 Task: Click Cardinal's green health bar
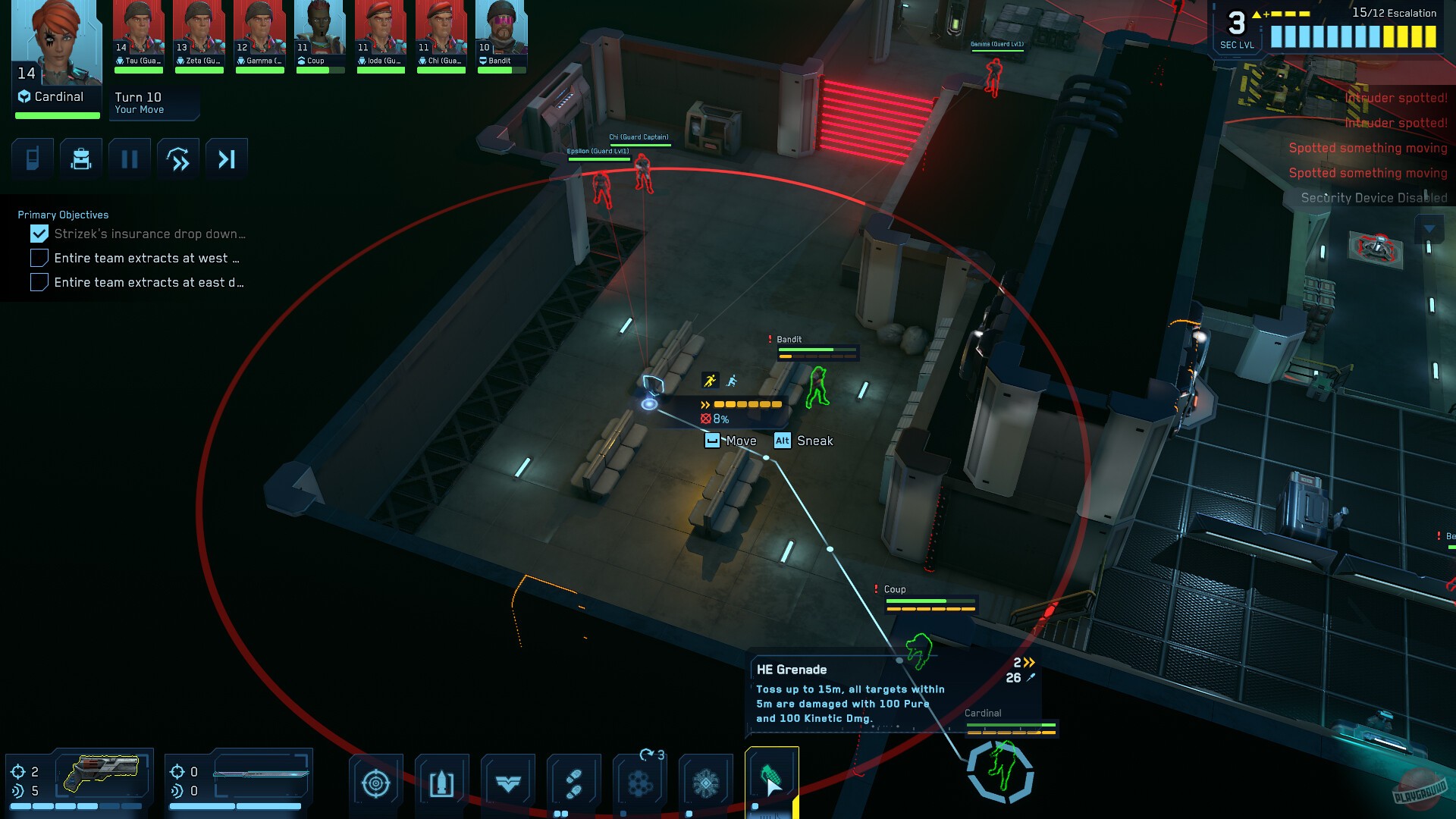pos(56,115)
